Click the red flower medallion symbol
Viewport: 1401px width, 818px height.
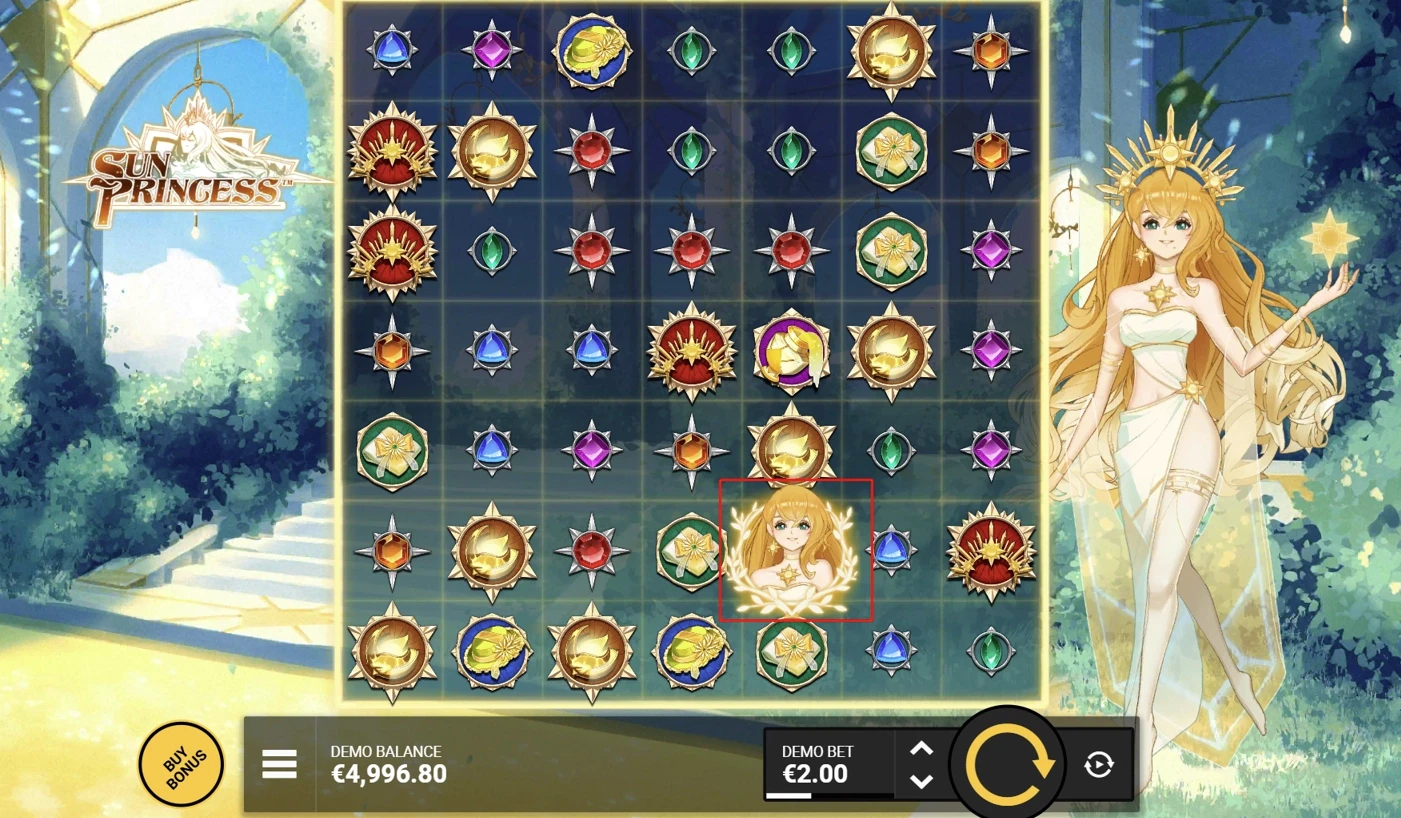392,154
